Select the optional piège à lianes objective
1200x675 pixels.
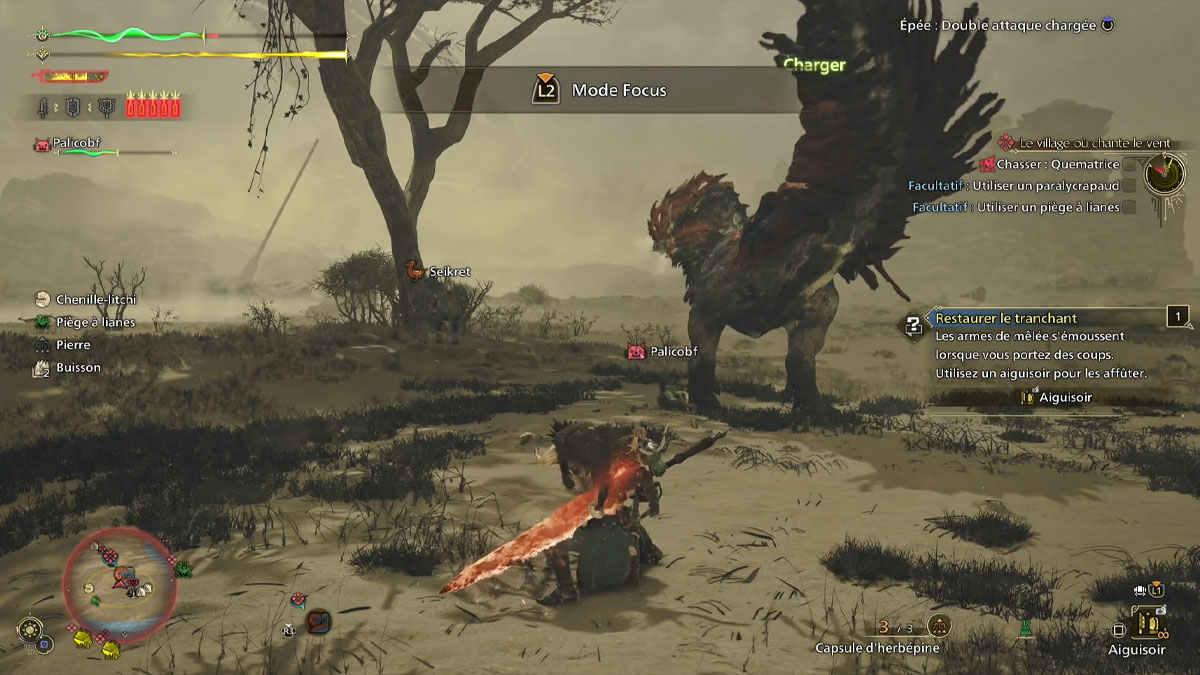(x=1020, y=207)
